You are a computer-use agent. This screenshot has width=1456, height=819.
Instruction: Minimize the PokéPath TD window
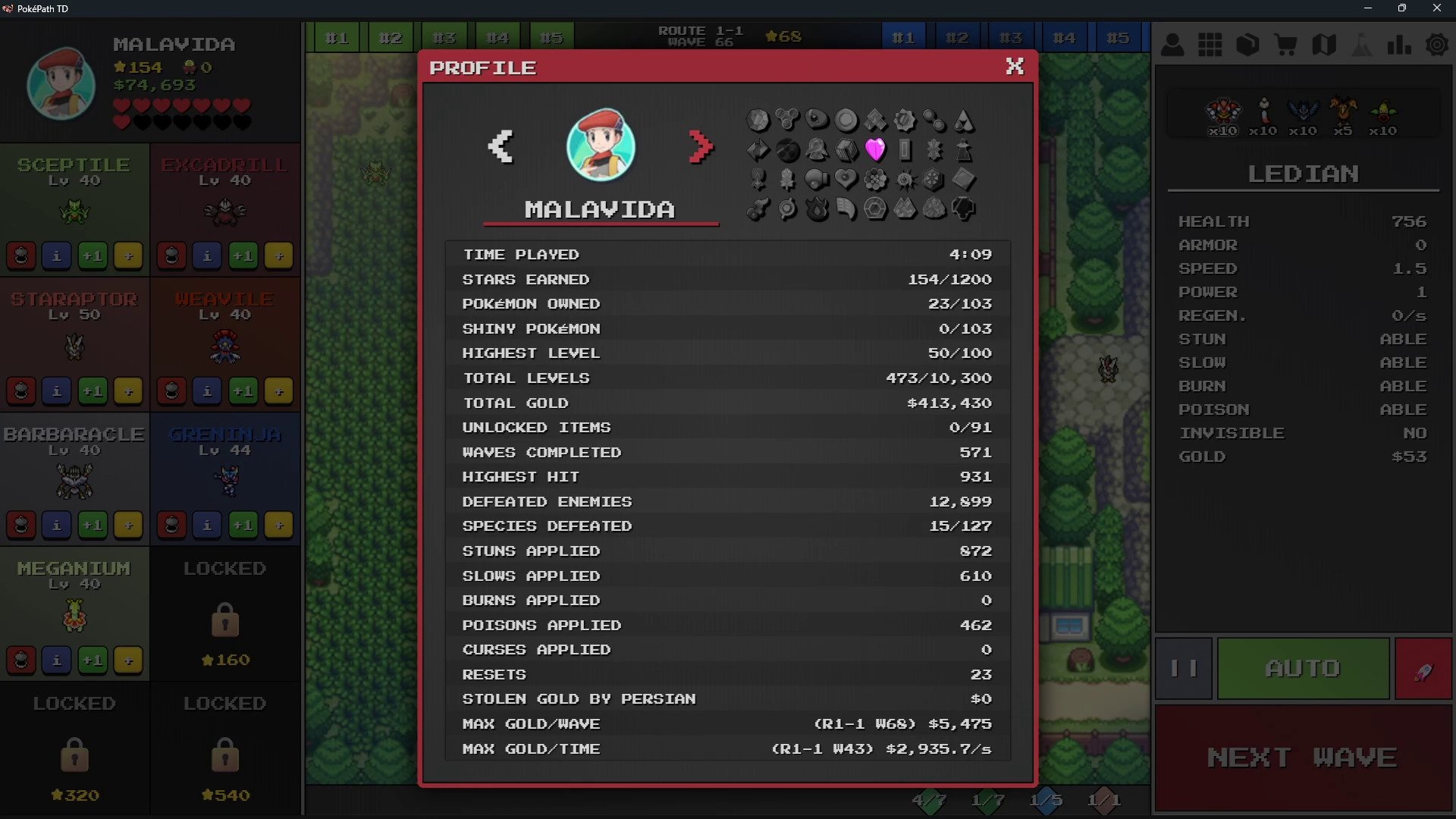1368,8
